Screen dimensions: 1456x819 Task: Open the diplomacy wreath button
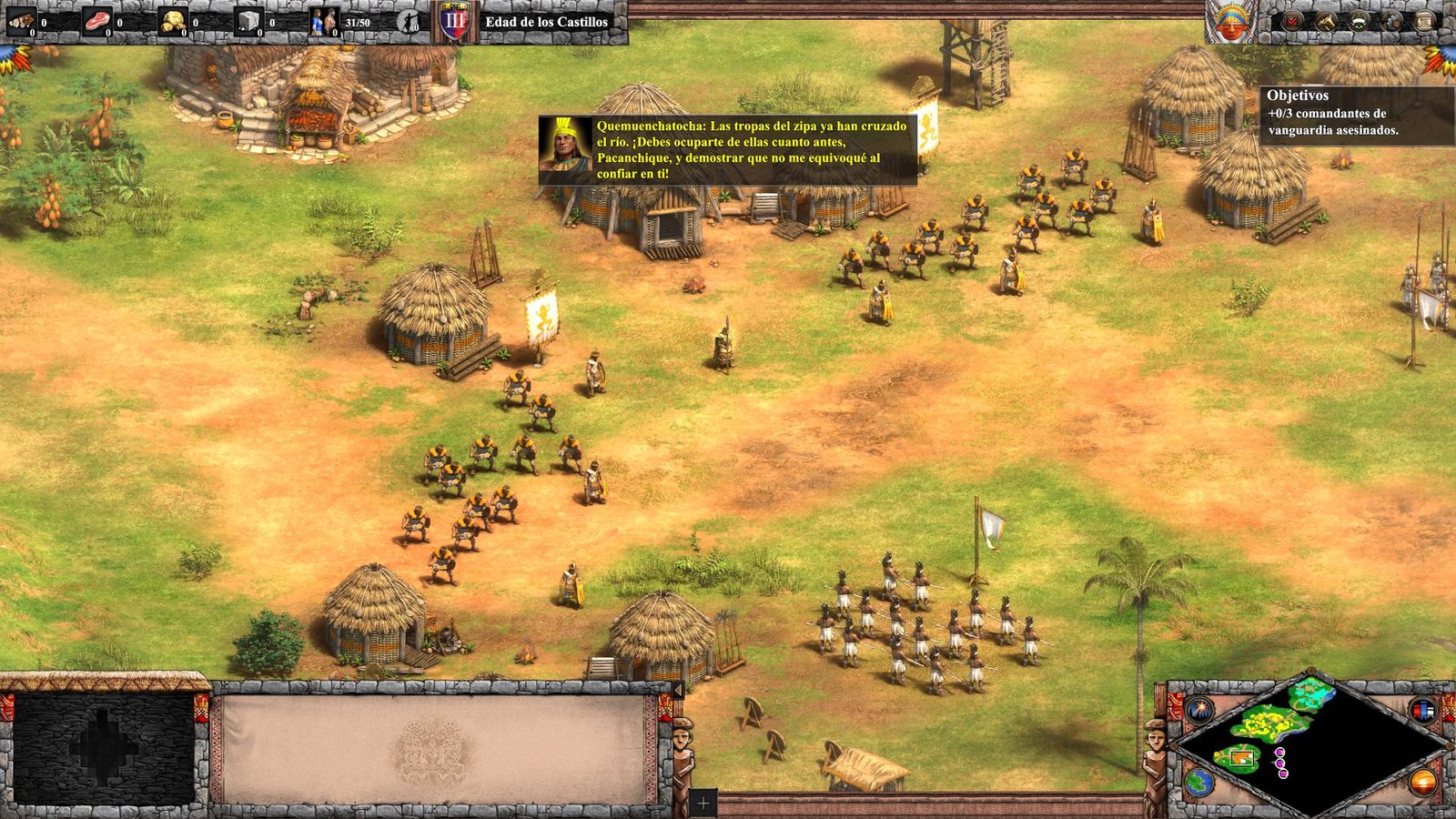(1360, 21)
